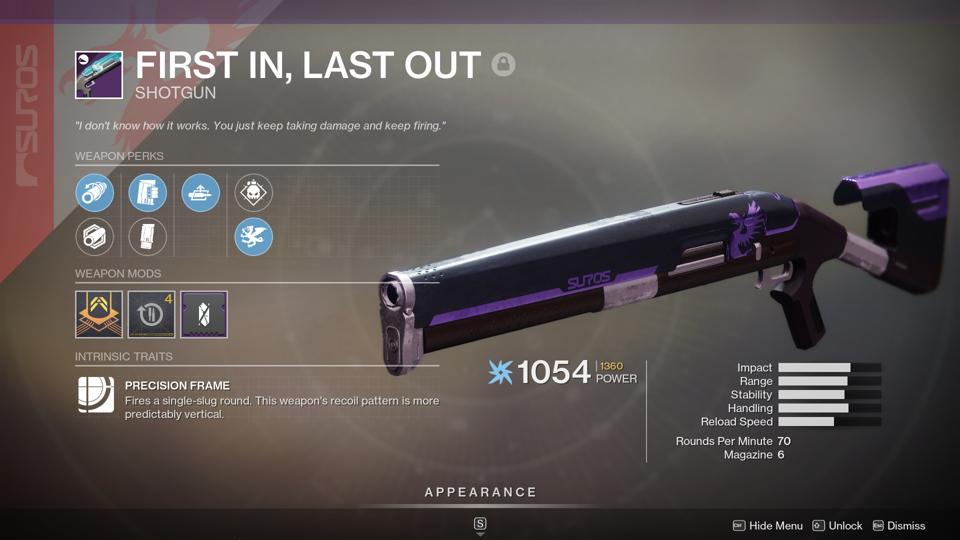The width and height of the screenshot is (960, 540).
Task: Select the active barrel perk in the first column
Action: (95, 193)
